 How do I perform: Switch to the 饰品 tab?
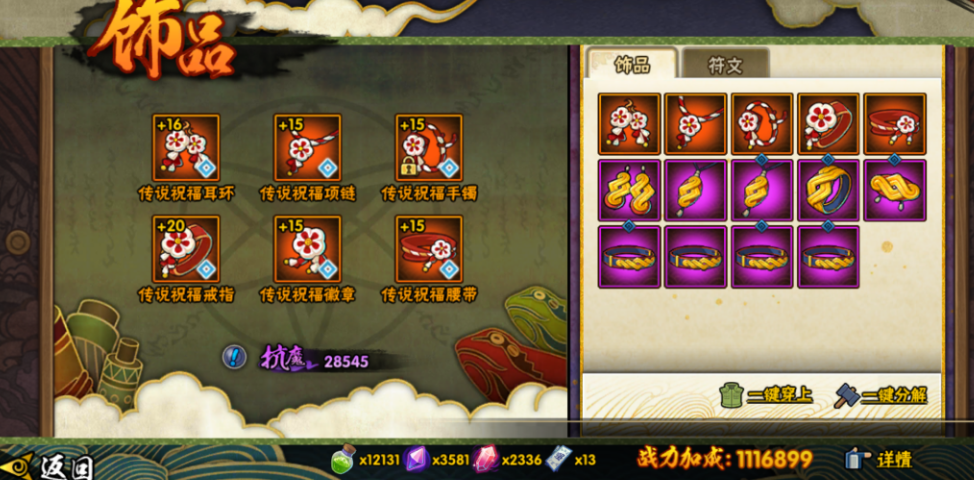click(631, 64)
